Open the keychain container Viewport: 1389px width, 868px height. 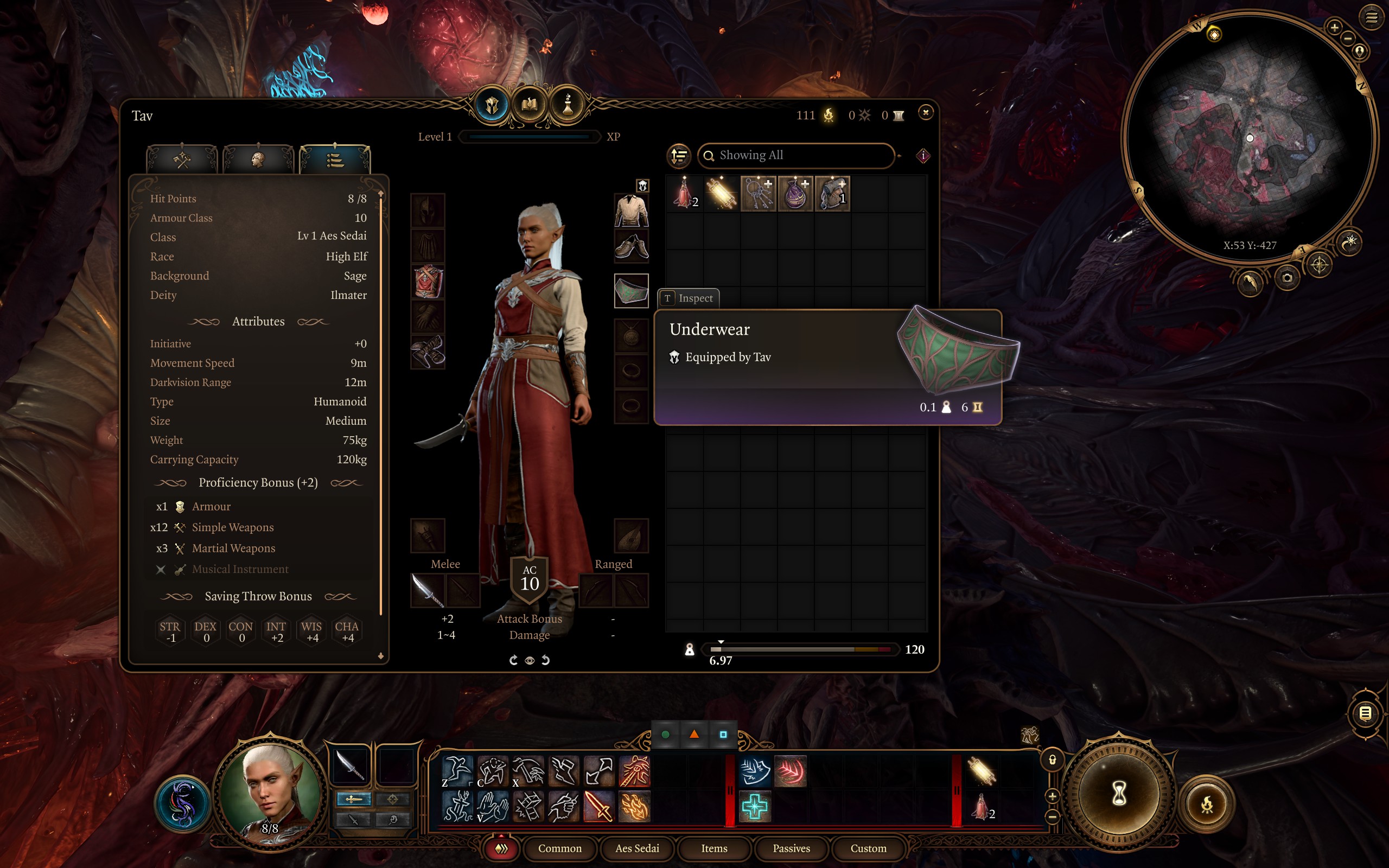(x=758, y=194)
